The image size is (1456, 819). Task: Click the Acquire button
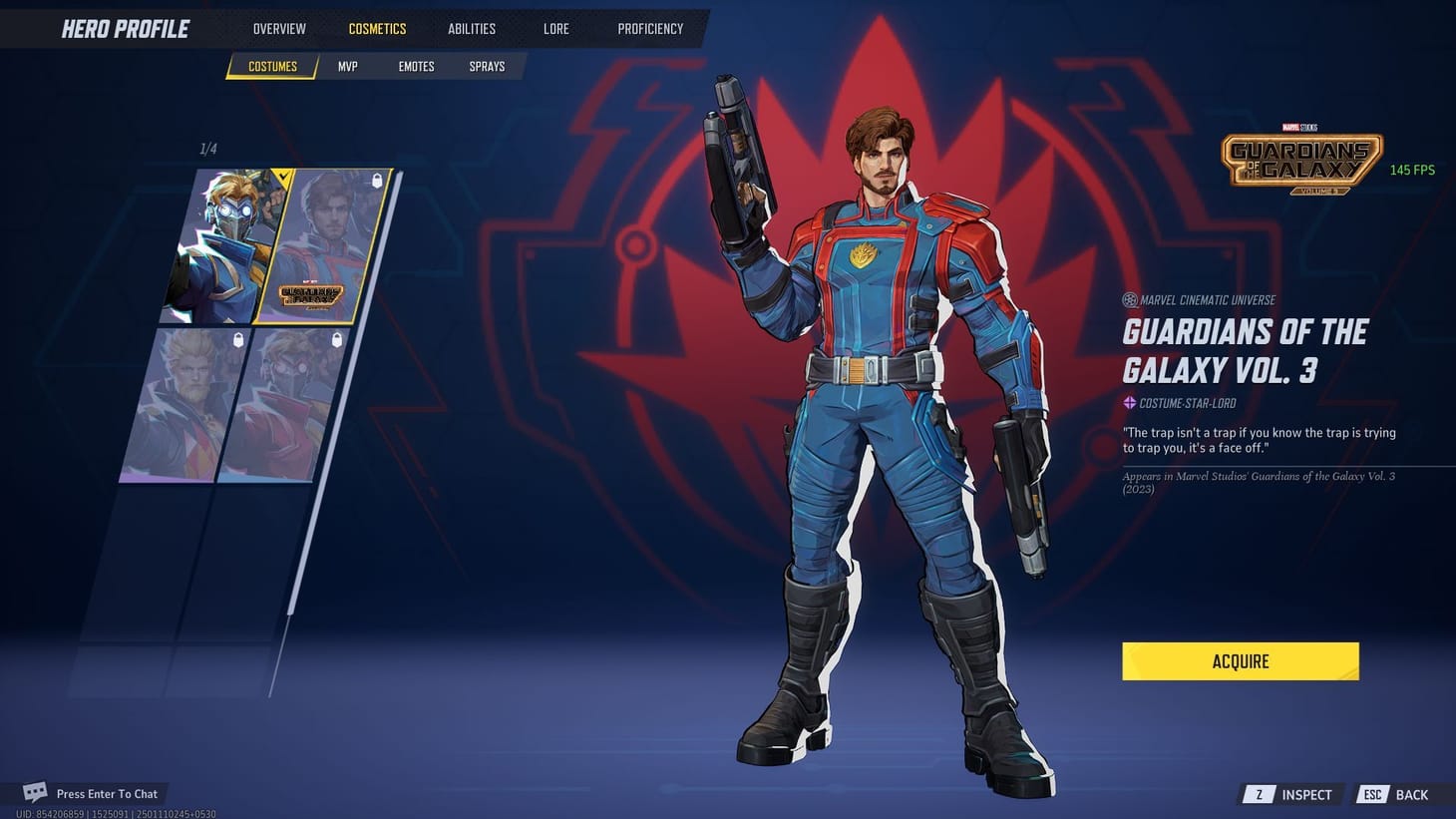coord(1240,660)
